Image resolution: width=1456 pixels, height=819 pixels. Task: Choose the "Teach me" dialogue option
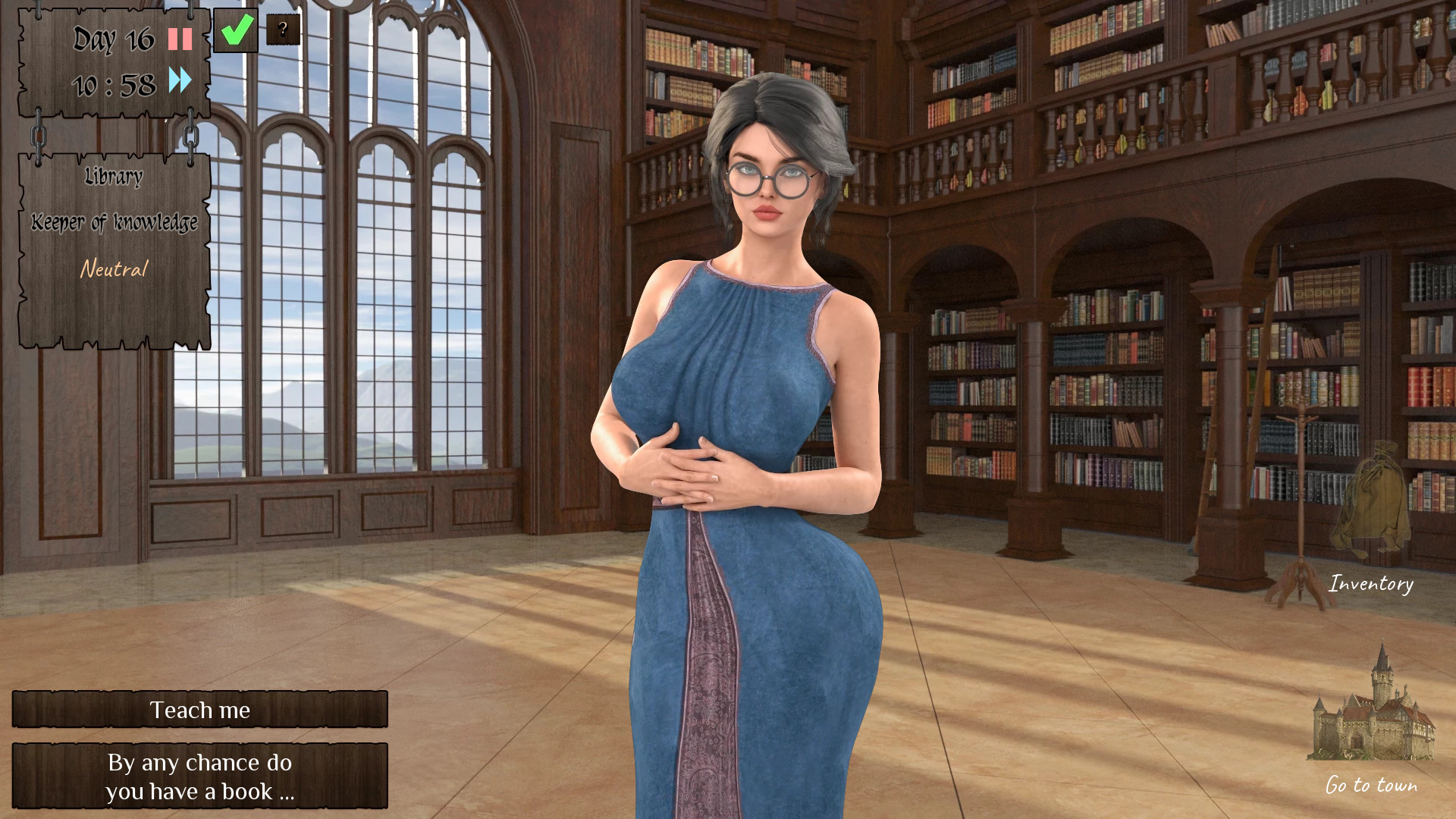pos(199,709)
